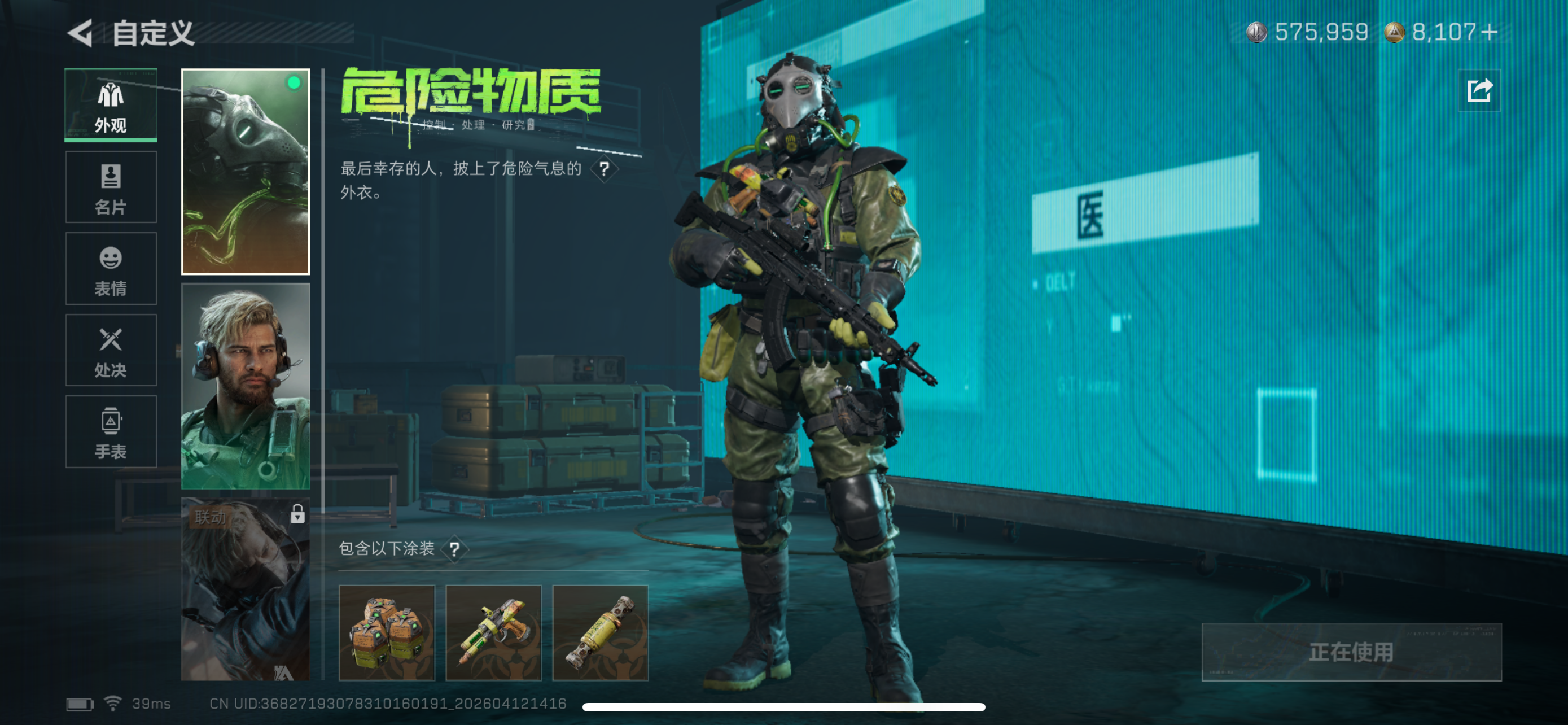Open the 名片 name card panel
The width and height of the screenshot is (1568, 725).
(x=110, y=187)
